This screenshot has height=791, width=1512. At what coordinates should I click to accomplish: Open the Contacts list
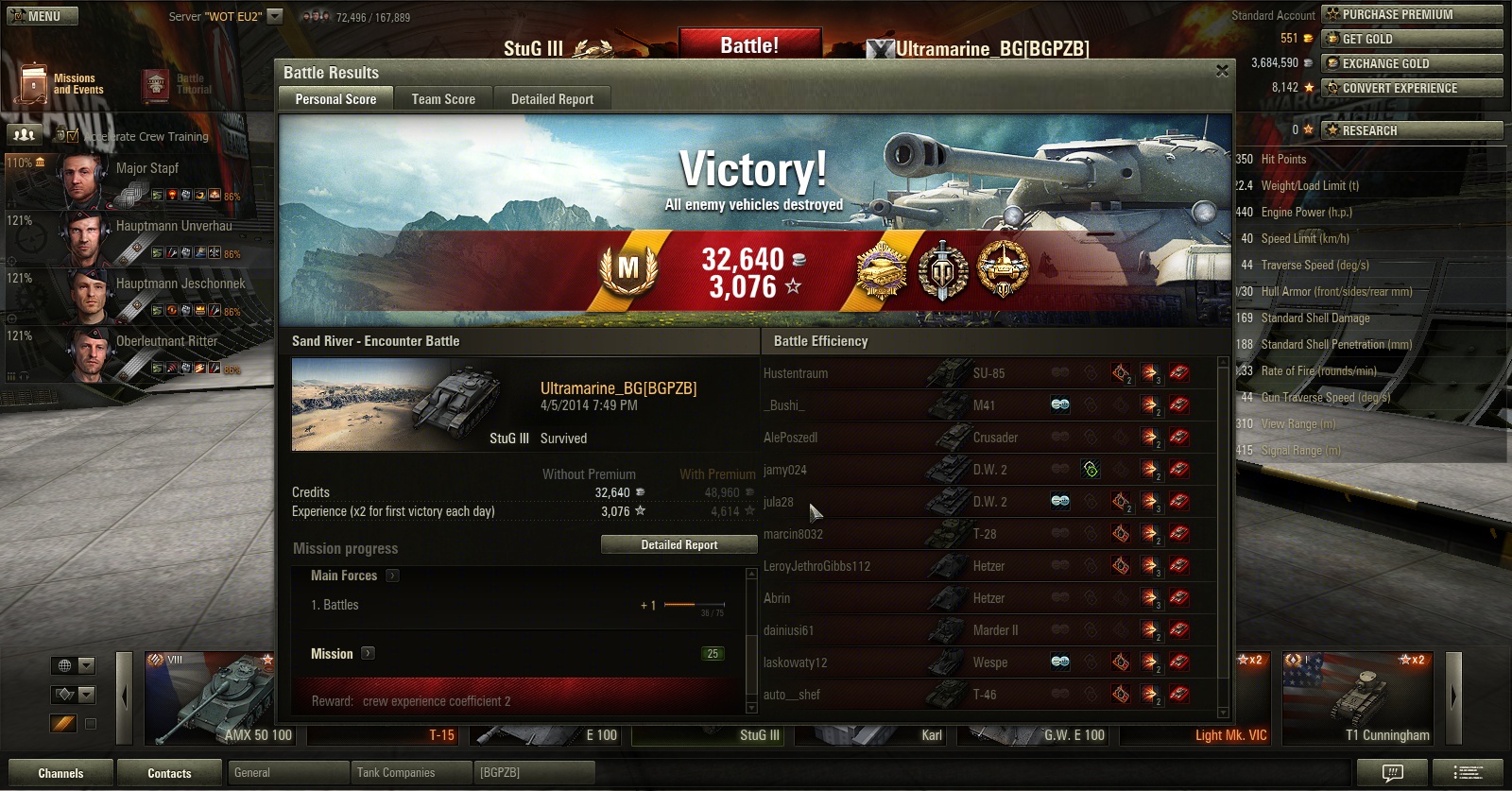click(x=169, y=773)
